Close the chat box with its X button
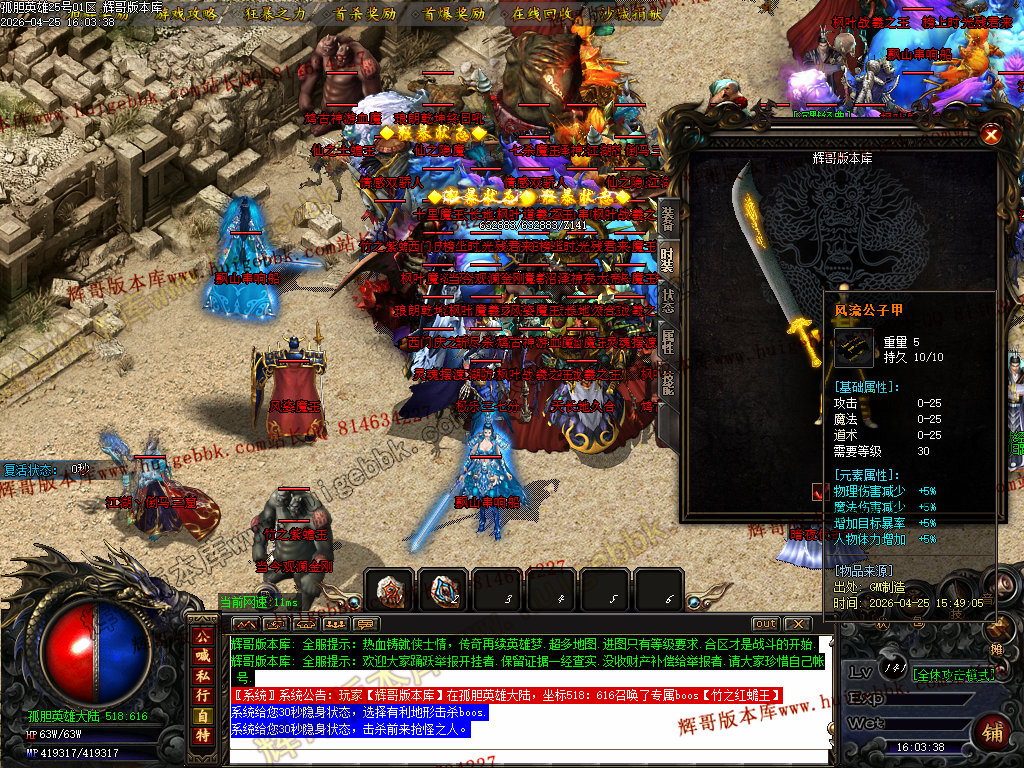The width and height of the screenshot is (1024, 768). coord(797,624)
